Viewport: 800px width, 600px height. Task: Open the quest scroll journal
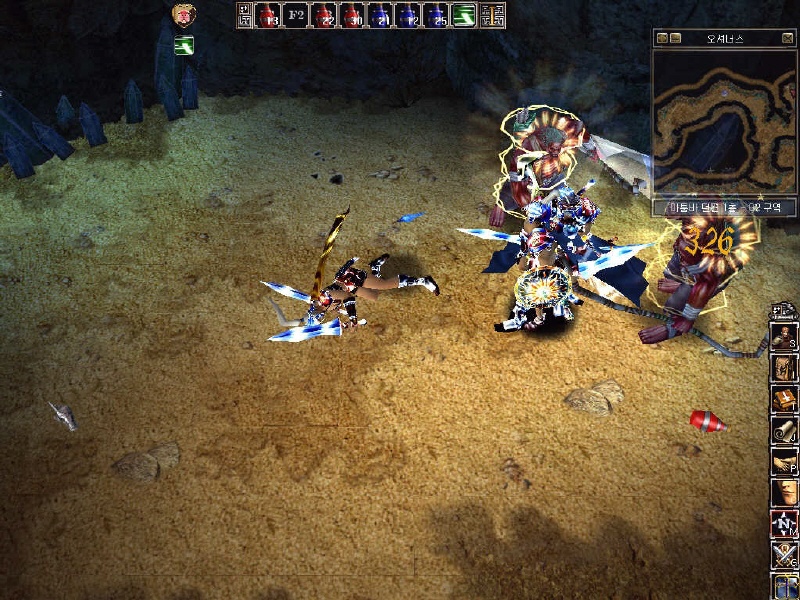tap(784, 431)
